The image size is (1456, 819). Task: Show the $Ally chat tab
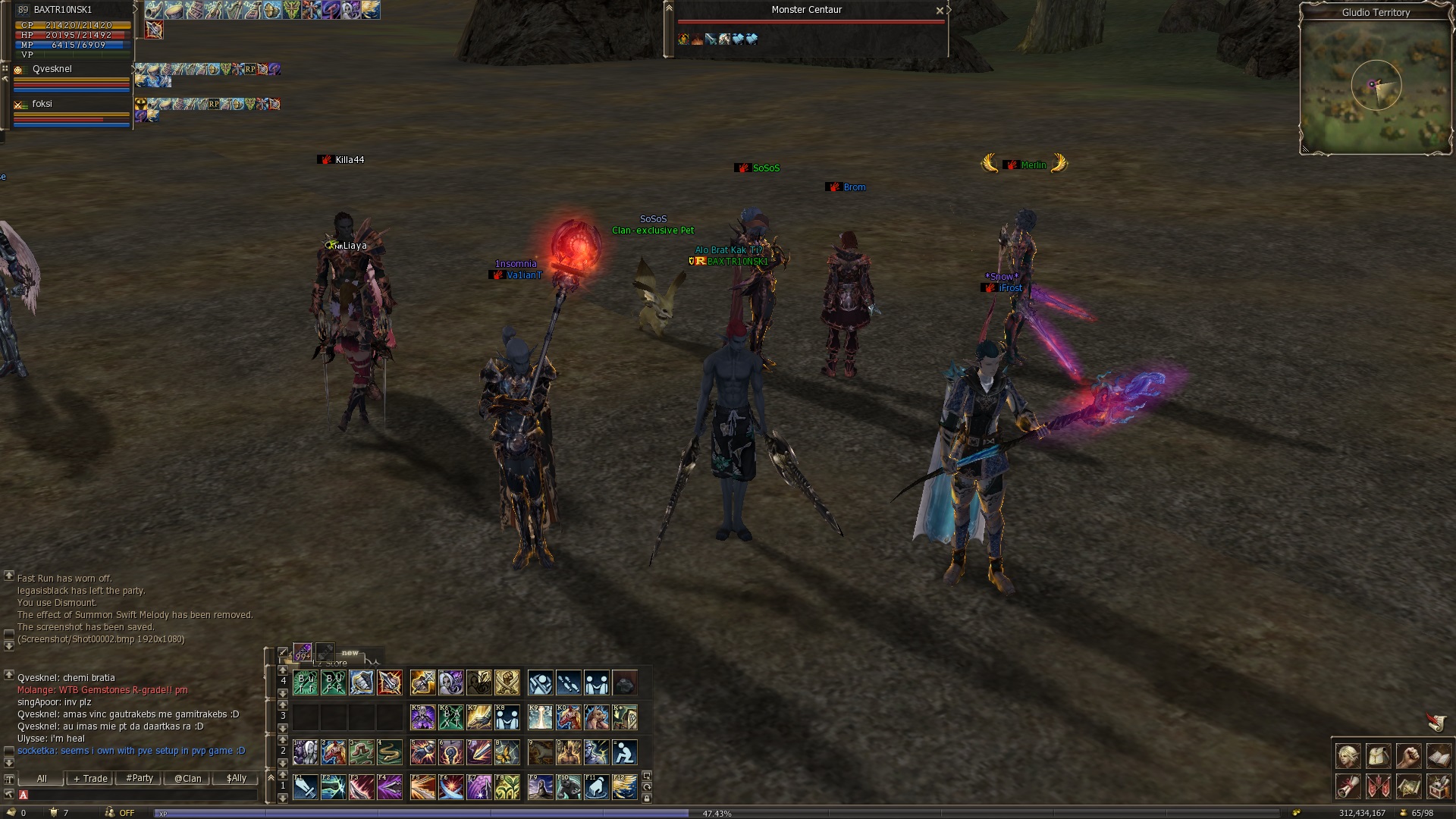[x=236, y=778]
